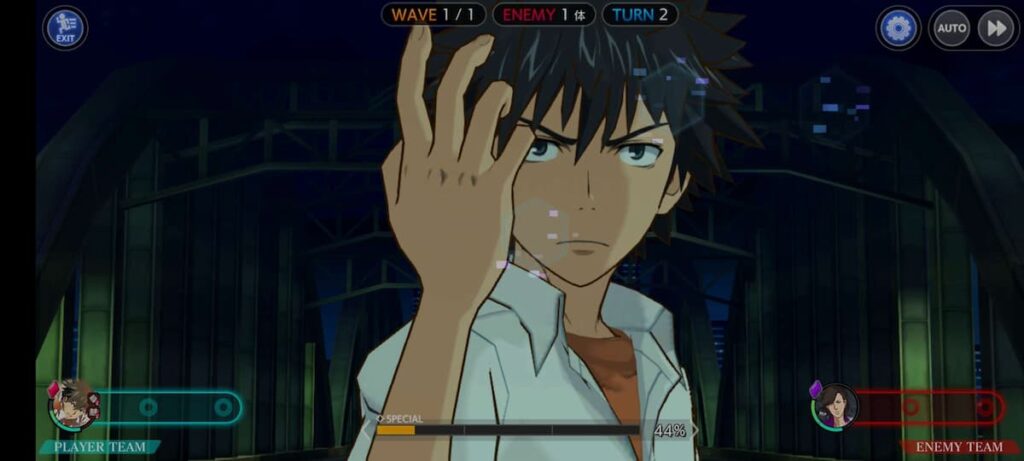This screenshot has width=1024, height=461.
Task: Toggle AUTO battle mode
Action: (x=951, y=28)
